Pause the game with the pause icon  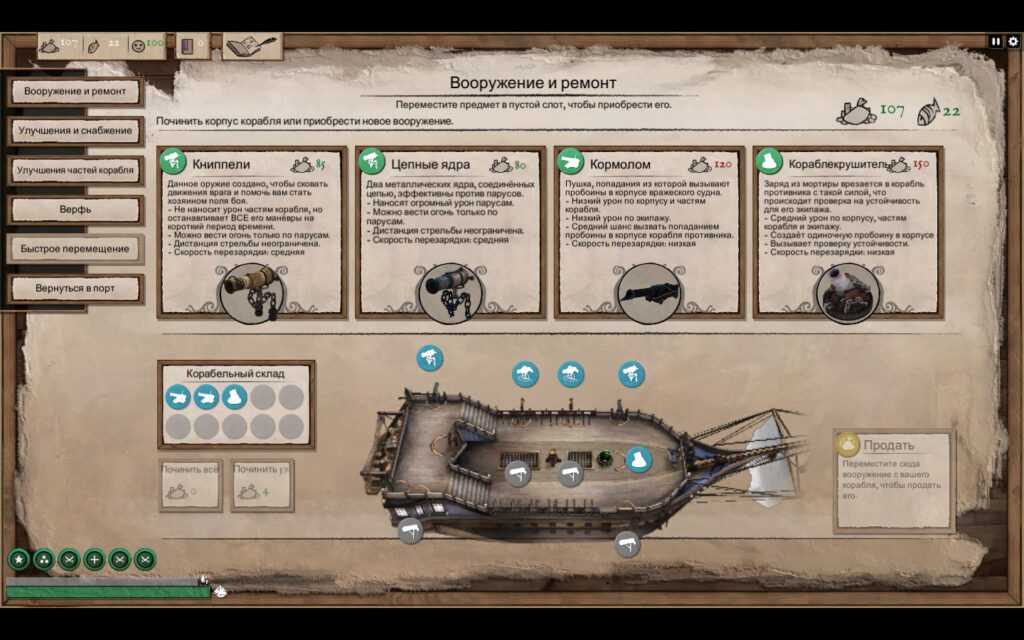(996, 42)
